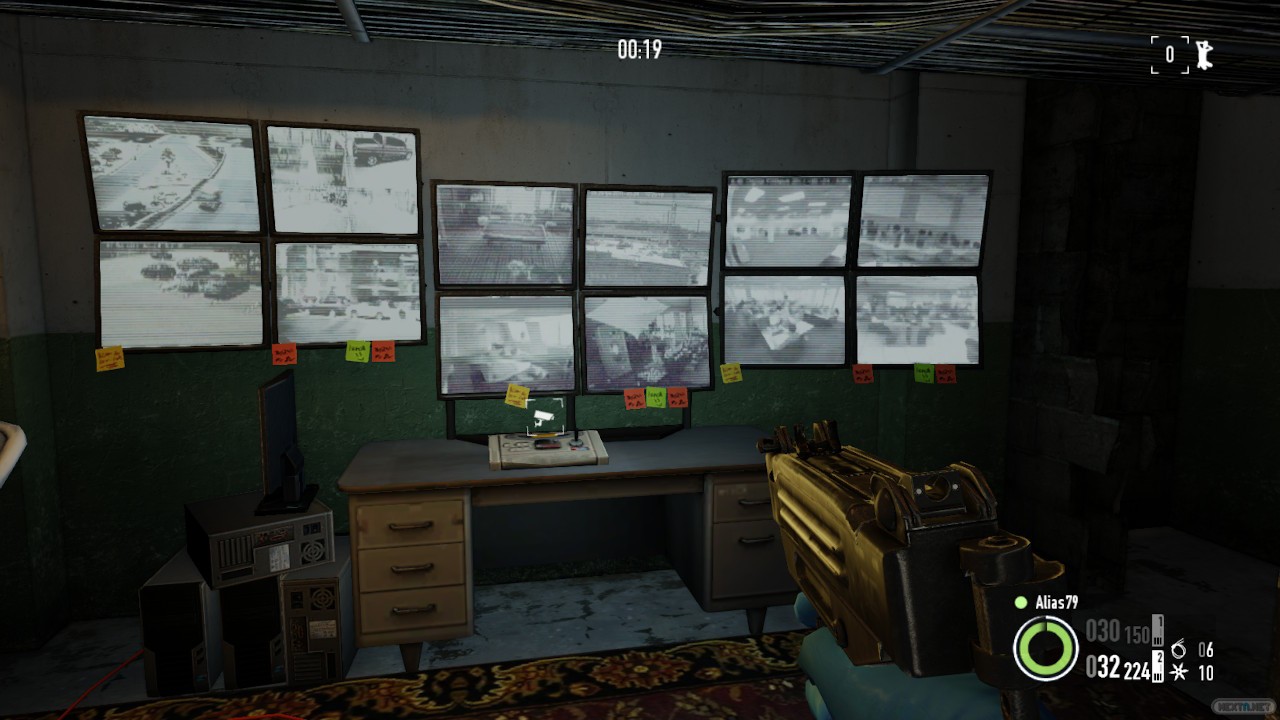The width and height of the screenshot is (1280, 720).
Task: Select the security camera interaction icon
Action: 545,417
